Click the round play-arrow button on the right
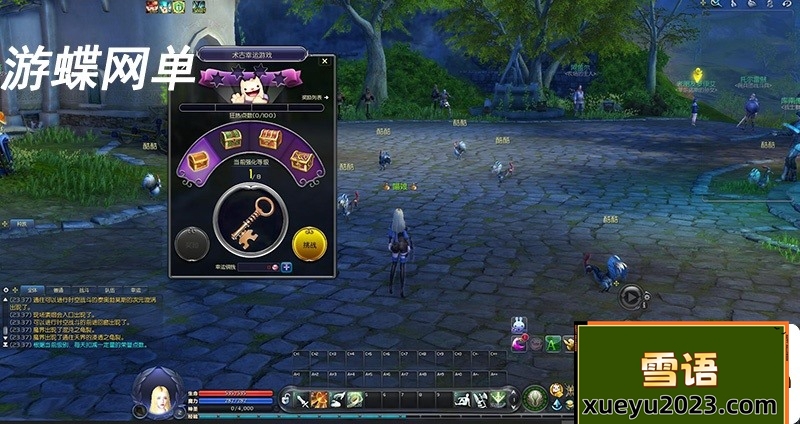Image resolution: width=800 pixels, height=424 pixels. (x=631, y=295)
